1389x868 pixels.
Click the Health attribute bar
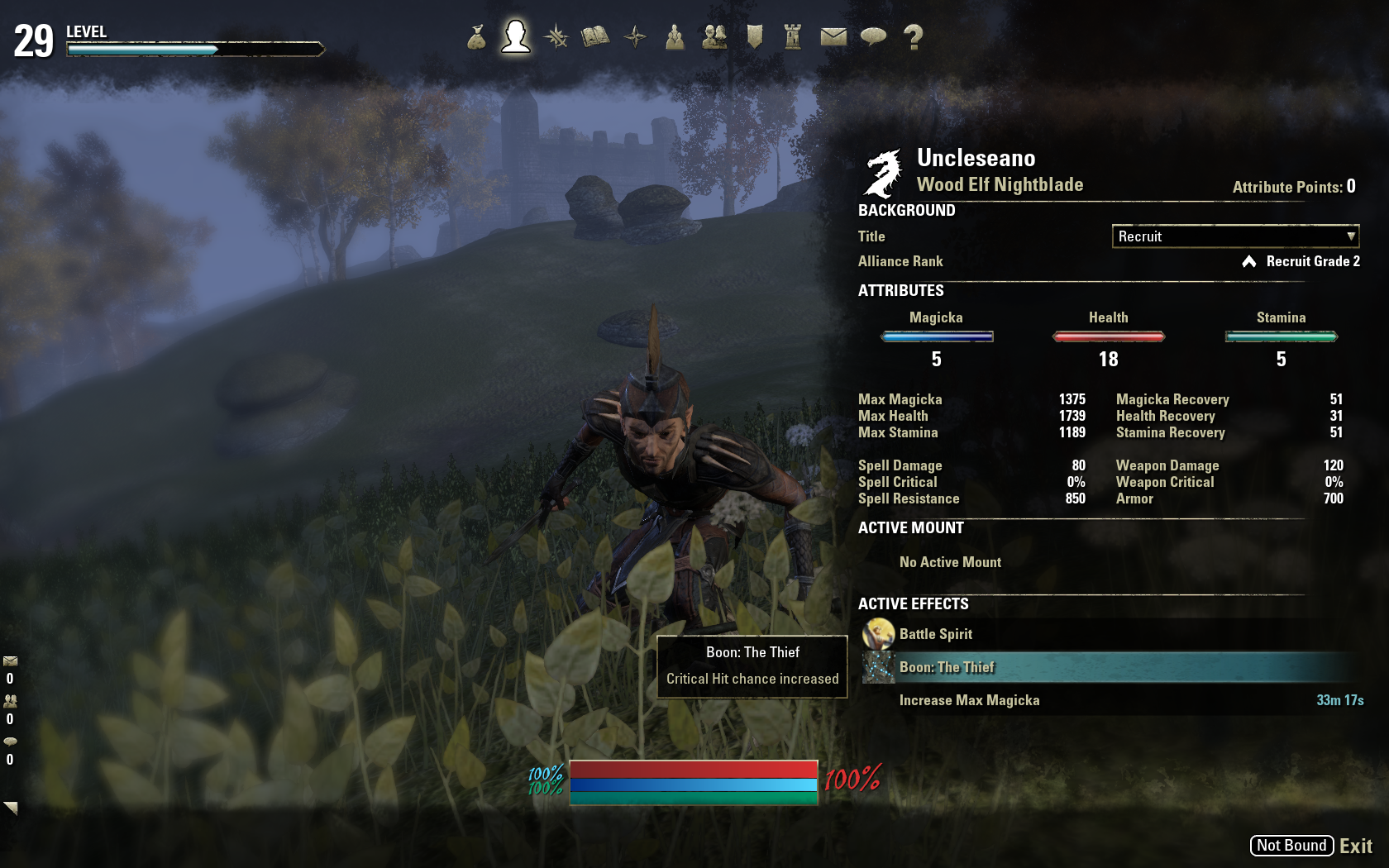pyautogui.click(x=1109, y=336)
